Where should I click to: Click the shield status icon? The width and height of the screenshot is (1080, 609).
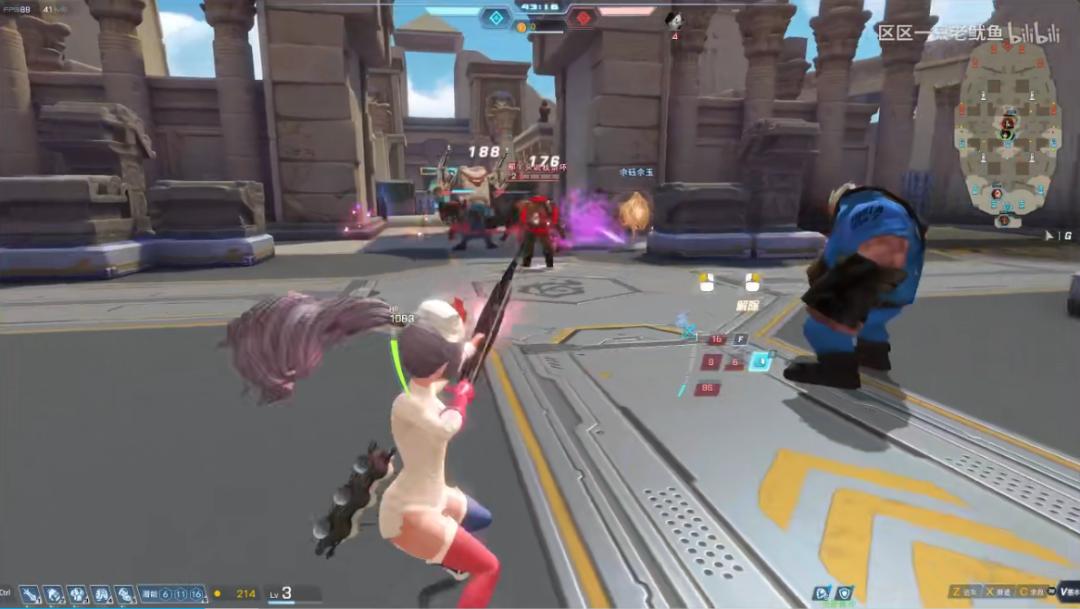tap(845, 593)
